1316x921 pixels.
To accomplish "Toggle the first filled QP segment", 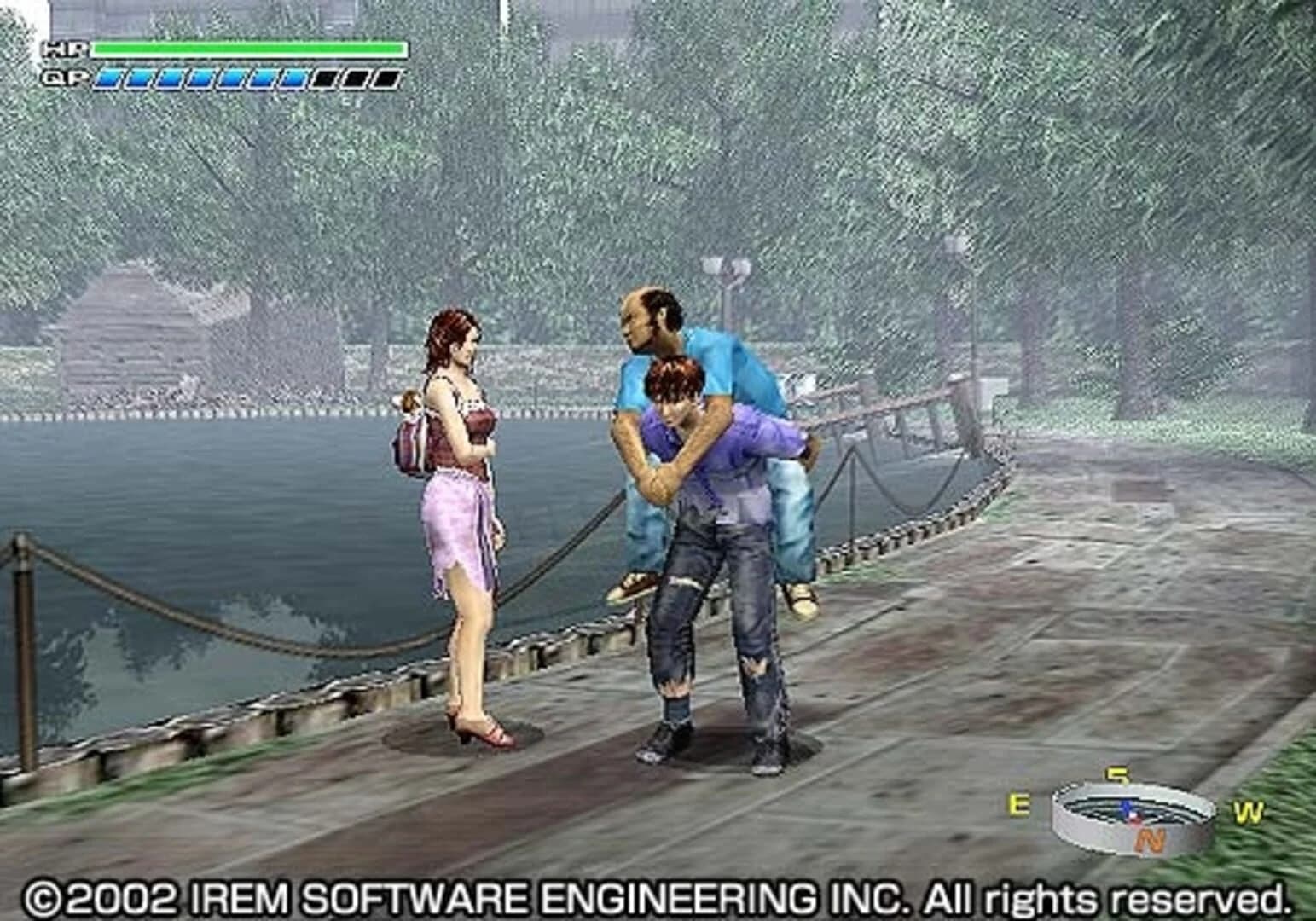I will tap(109, 77).
